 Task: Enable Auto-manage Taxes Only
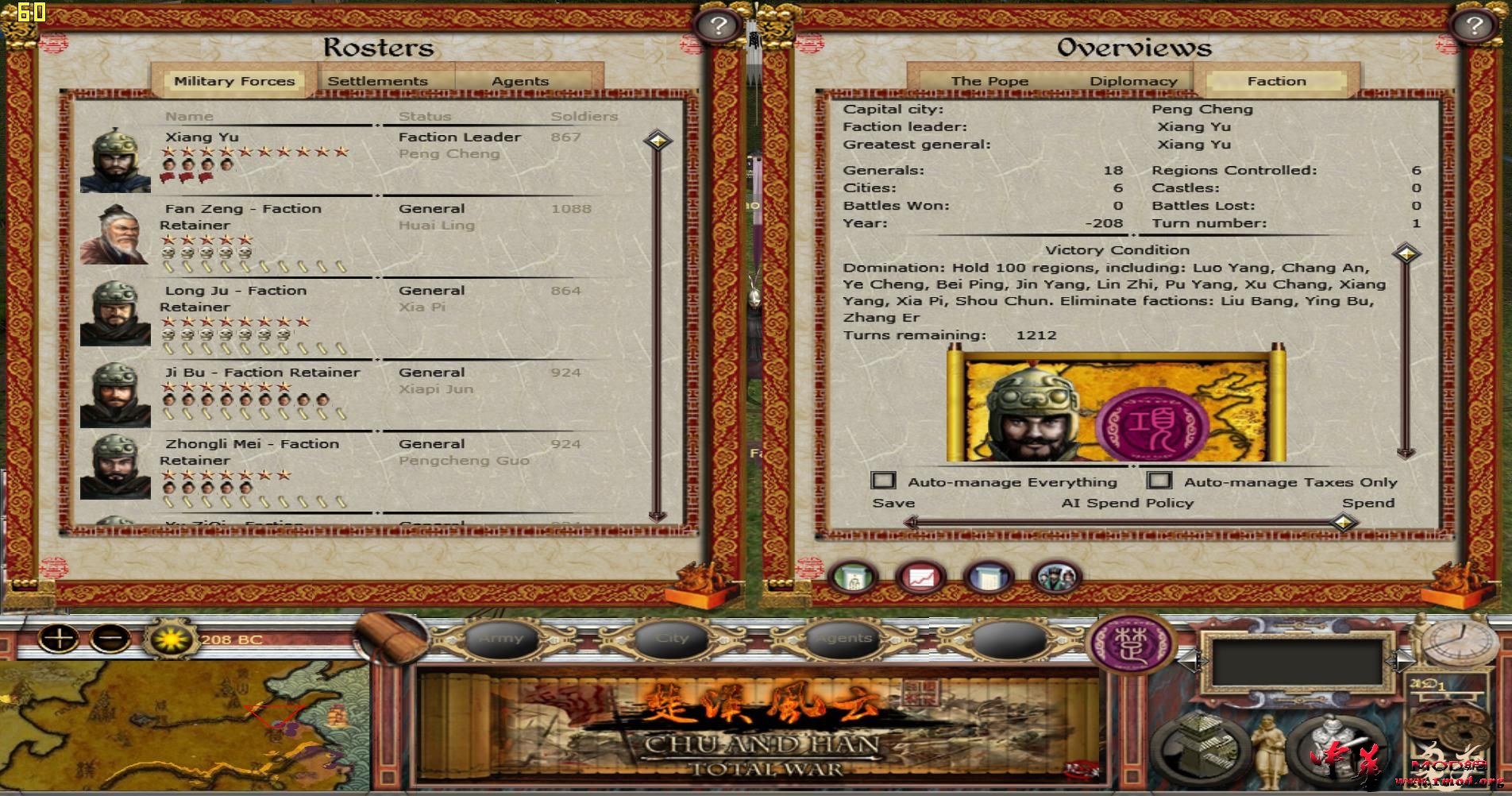1160,481
